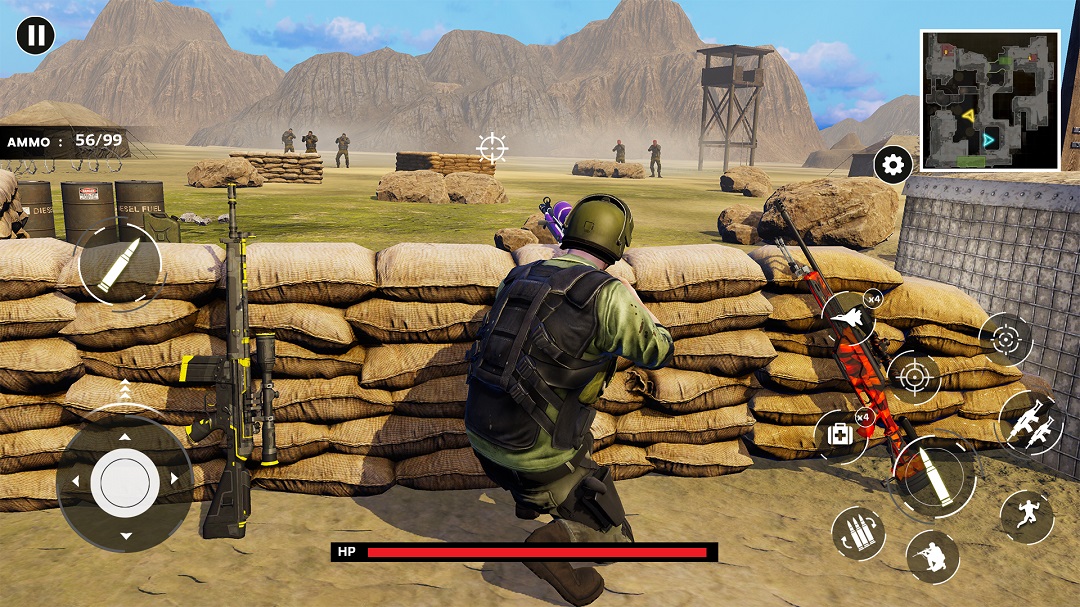
Task: Toggle crouch with the kneeling soldier icon
Action: click(932, 557)
